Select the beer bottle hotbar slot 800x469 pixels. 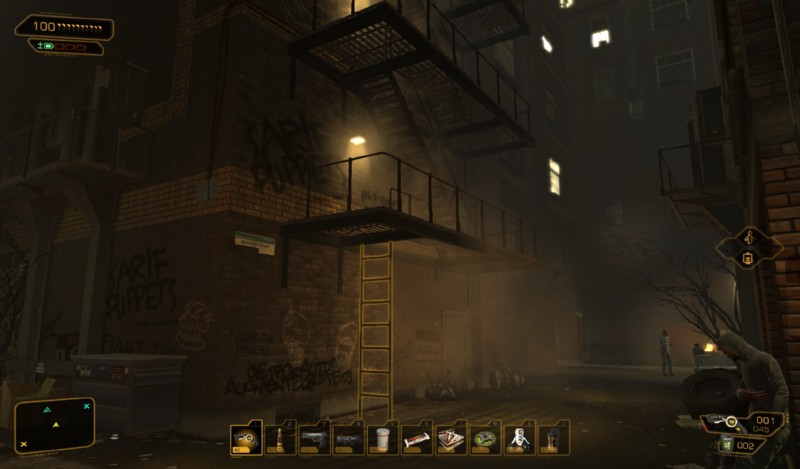(280, 438)
